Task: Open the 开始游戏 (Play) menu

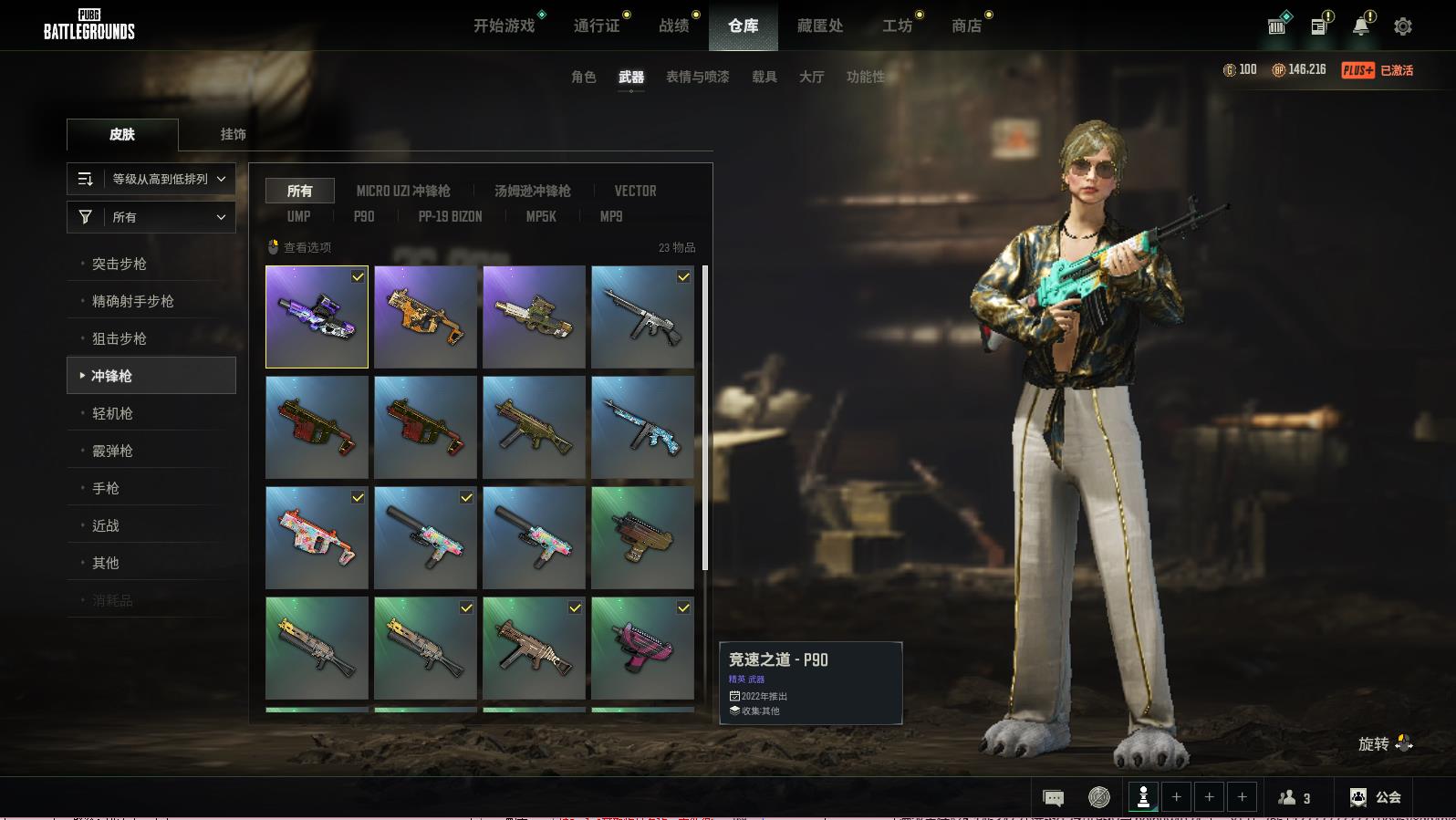Action: [x=504, y=26]
